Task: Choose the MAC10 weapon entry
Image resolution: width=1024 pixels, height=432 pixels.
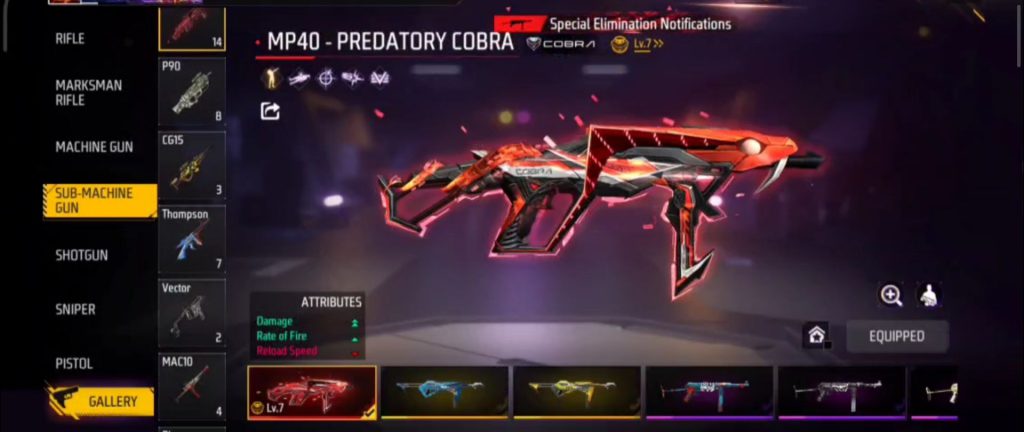Action: pos(192,386)
